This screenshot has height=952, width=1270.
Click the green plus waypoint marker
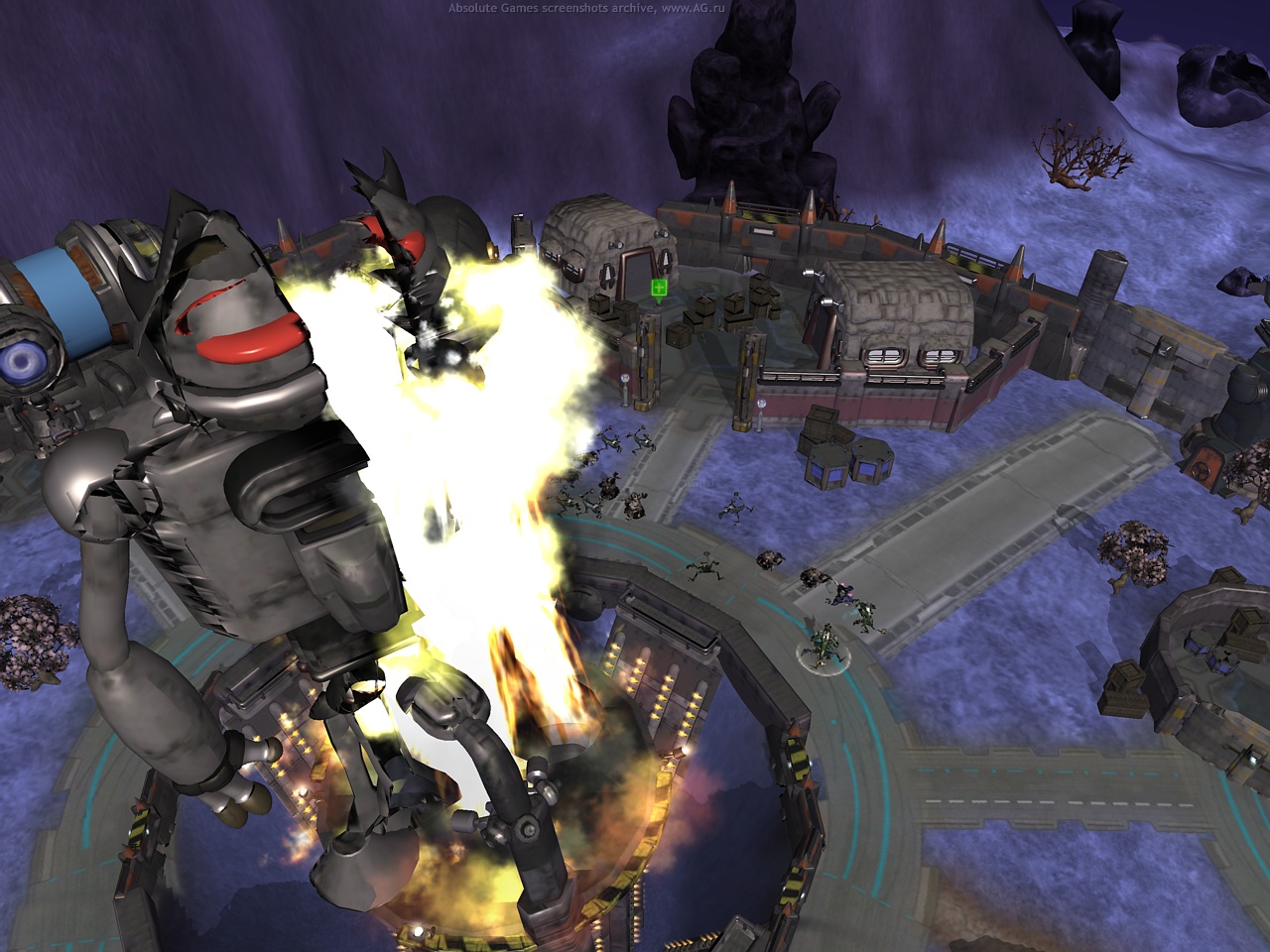pyautogui.click(x=659, y=288)
